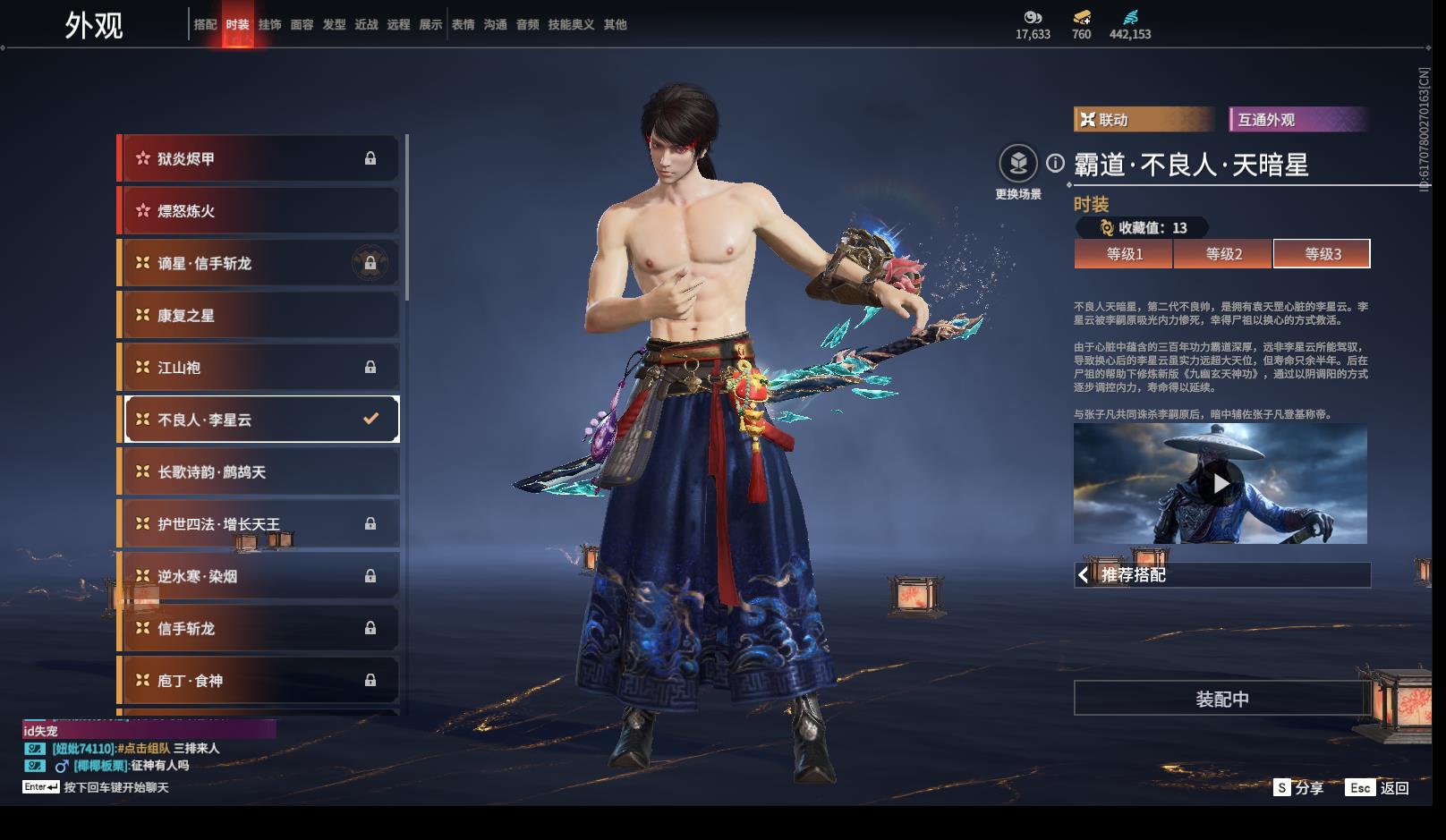
Task: Switch outfit to 等级2
Action: click(x=1223, y=254)
